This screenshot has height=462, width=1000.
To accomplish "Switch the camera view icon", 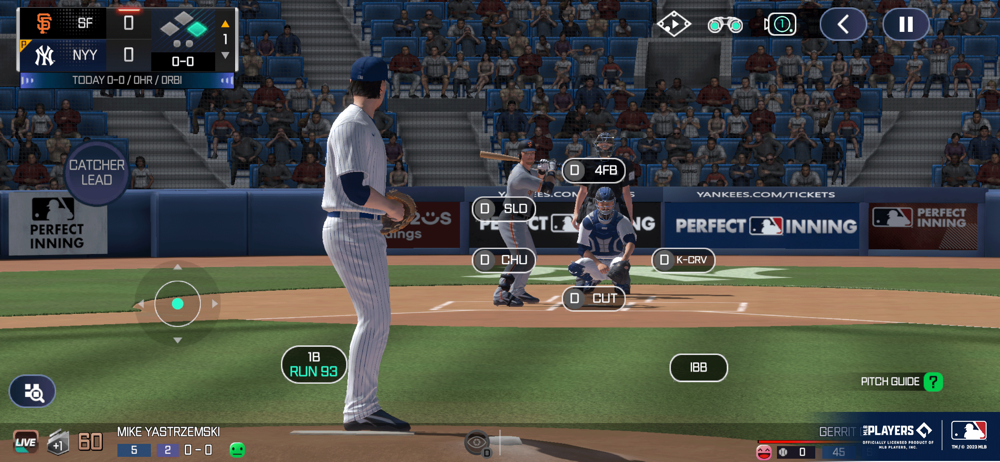I will point(780,24).
